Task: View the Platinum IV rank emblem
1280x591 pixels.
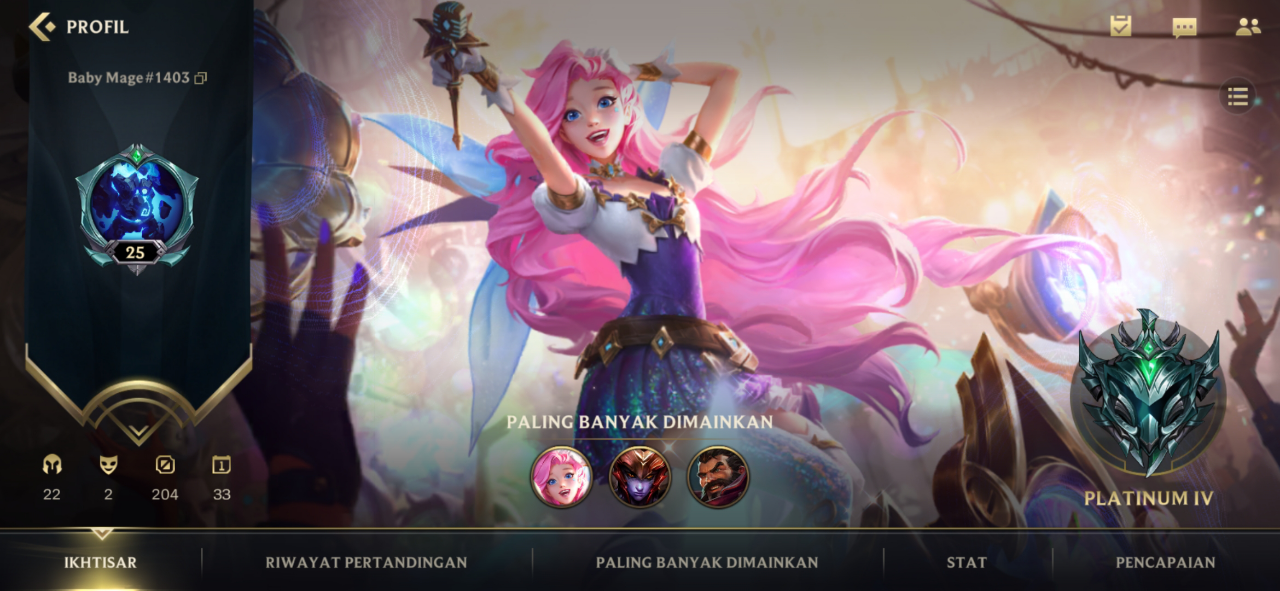Action: tap(1148, 393)
